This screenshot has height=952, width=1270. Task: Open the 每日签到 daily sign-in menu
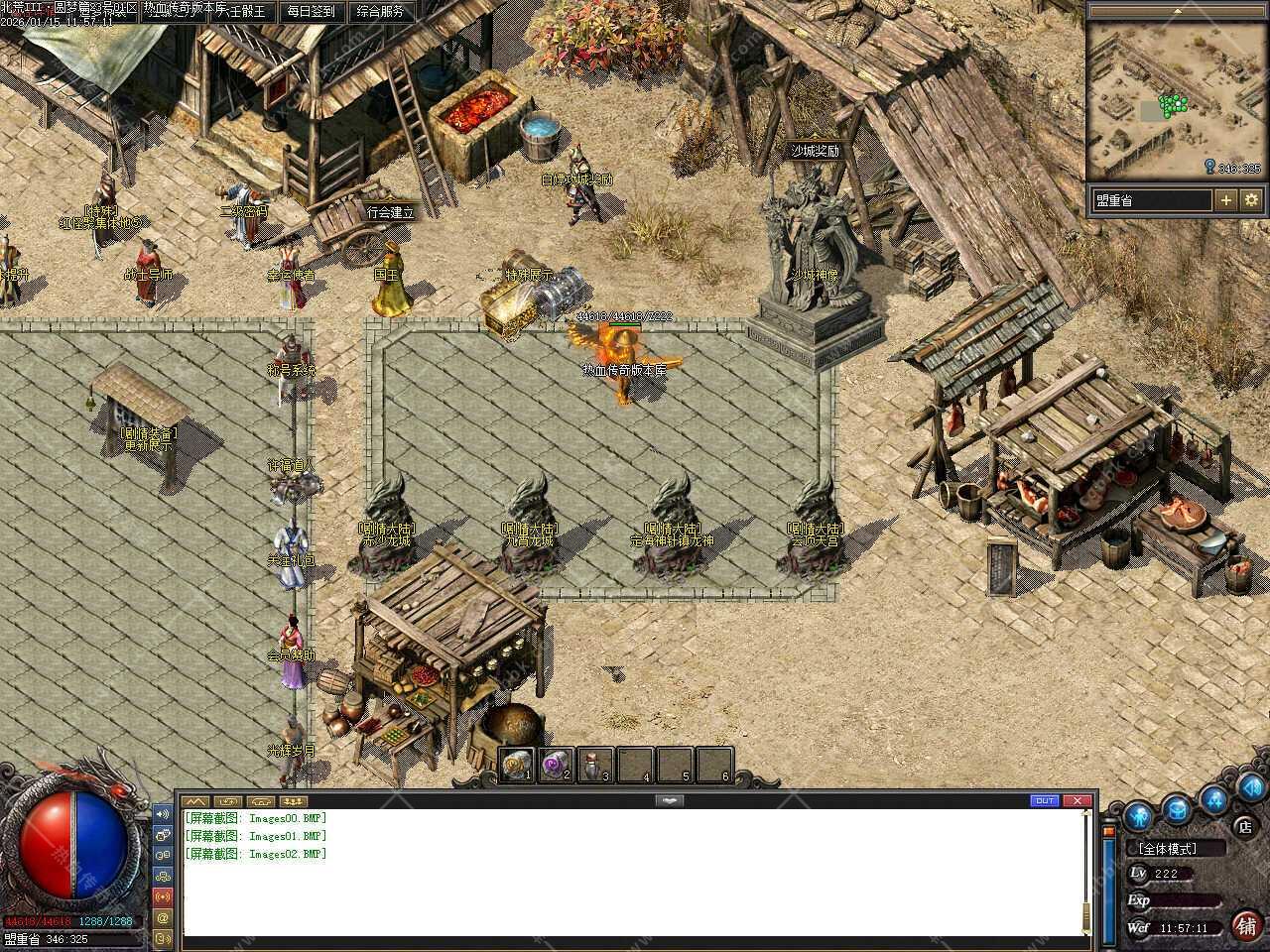click(x=311, y=12)
